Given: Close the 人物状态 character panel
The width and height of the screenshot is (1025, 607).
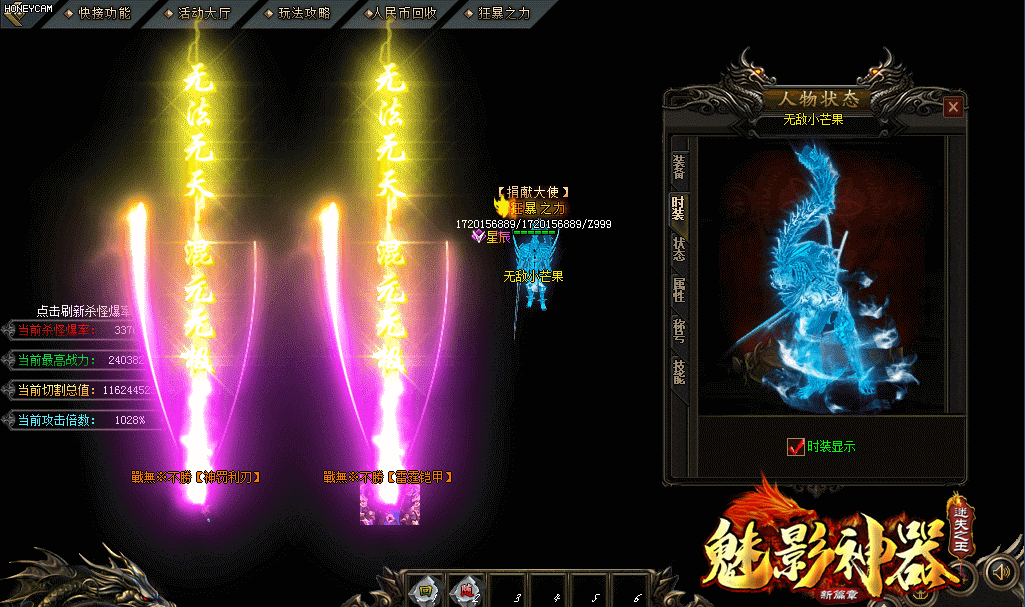Looking at the screenshot, I should coord(953,106).
